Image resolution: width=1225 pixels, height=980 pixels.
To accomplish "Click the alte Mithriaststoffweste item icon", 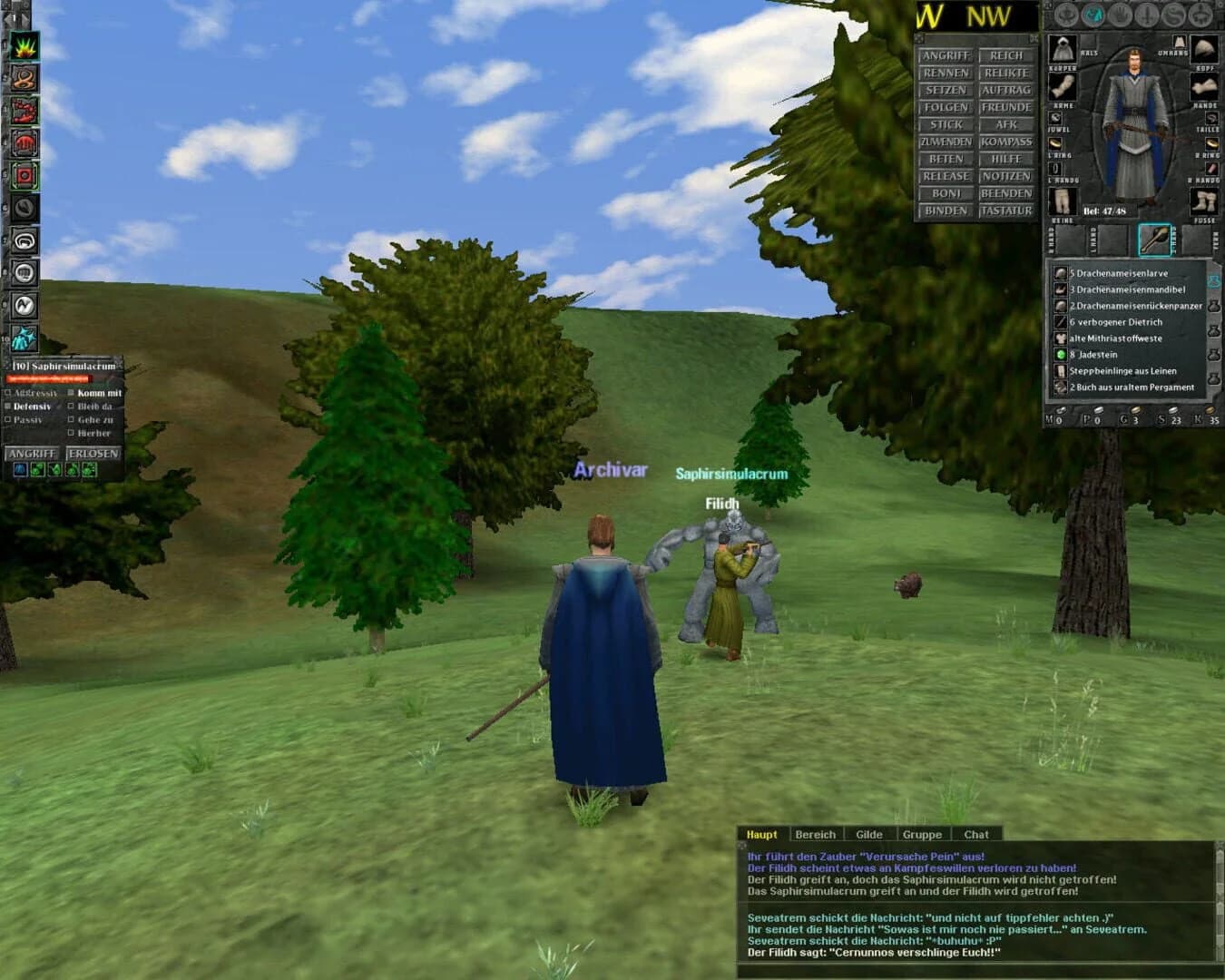I will pos(1060,339).
